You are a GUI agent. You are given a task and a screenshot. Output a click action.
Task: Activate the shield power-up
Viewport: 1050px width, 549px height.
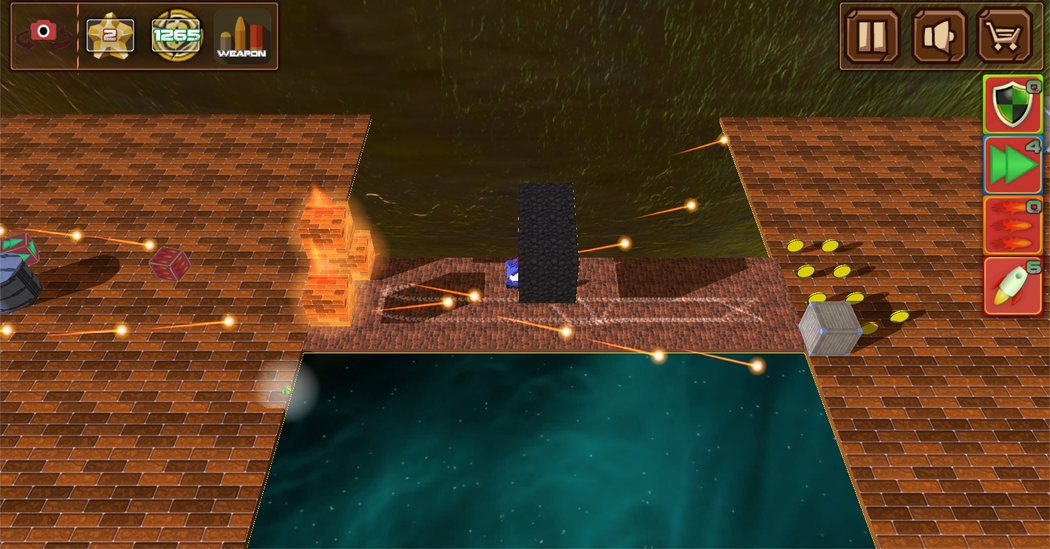(1012, 105)
